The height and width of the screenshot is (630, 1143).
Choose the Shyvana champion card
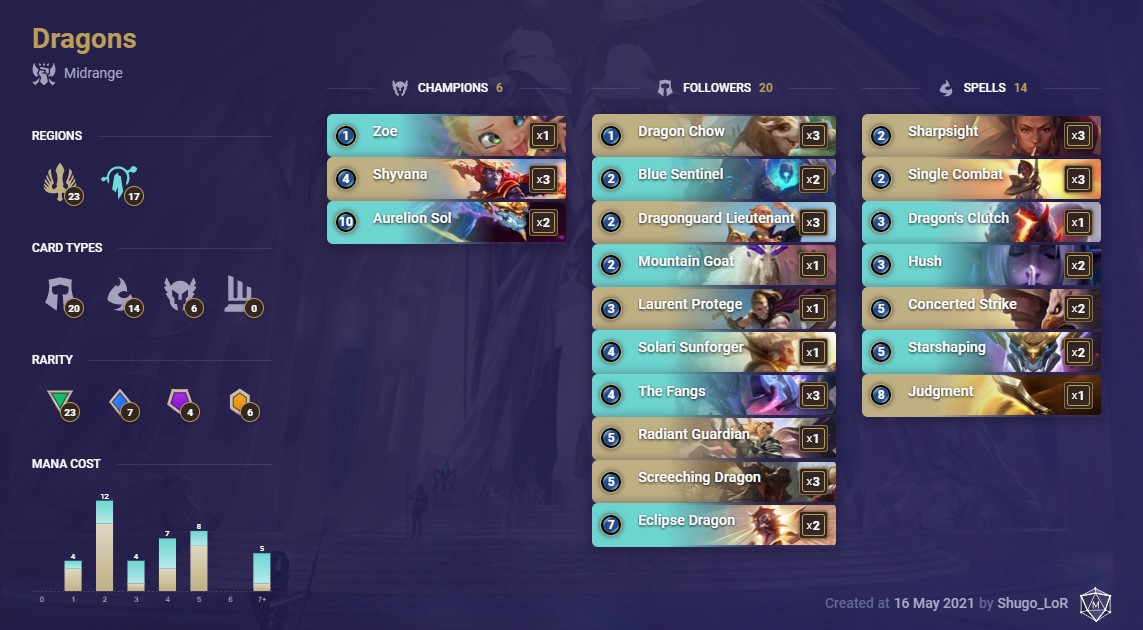445,178
